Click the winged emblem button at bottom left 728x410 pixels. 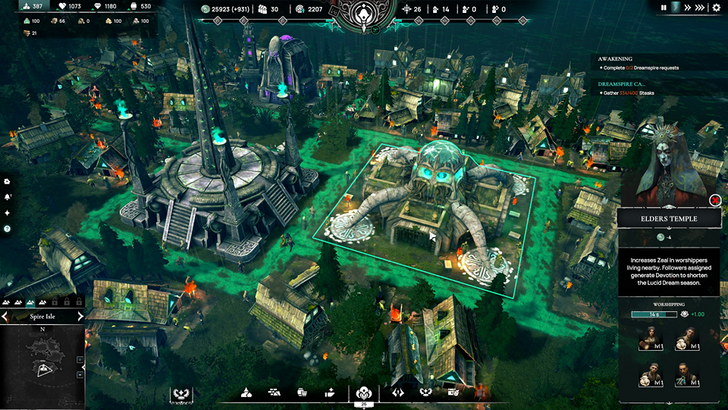pyautogui.click(x=181, y=393)
